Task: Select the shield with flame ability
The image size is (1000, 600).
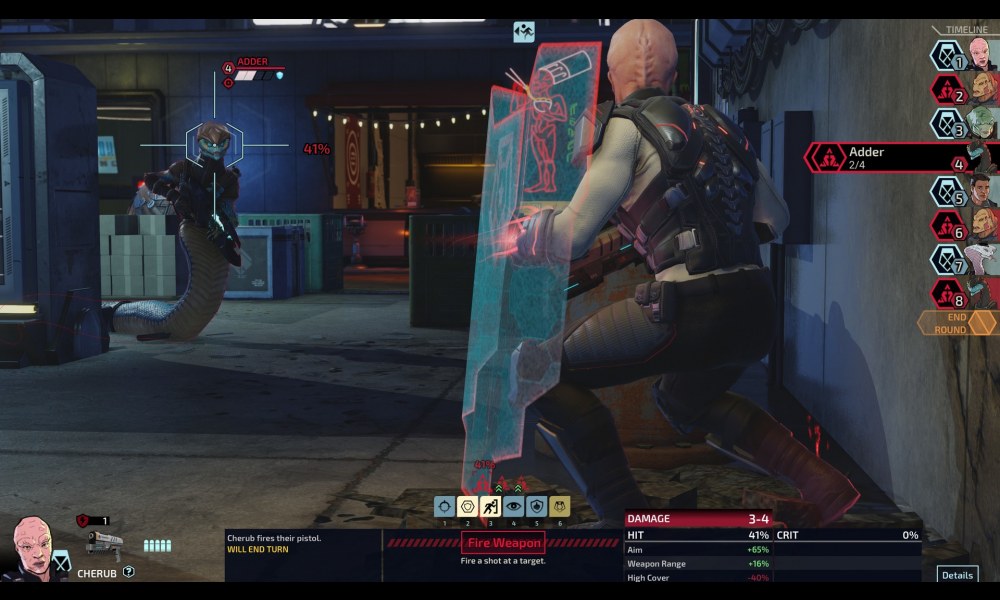Action: pos(536,507)
